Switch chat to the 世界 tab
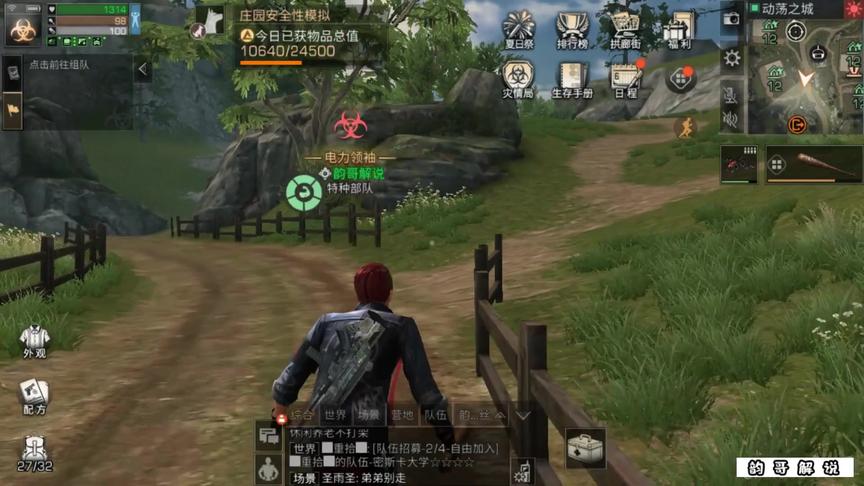Image resolution: width=864 pixels, height=486 pixels. [x=334, y=414]
